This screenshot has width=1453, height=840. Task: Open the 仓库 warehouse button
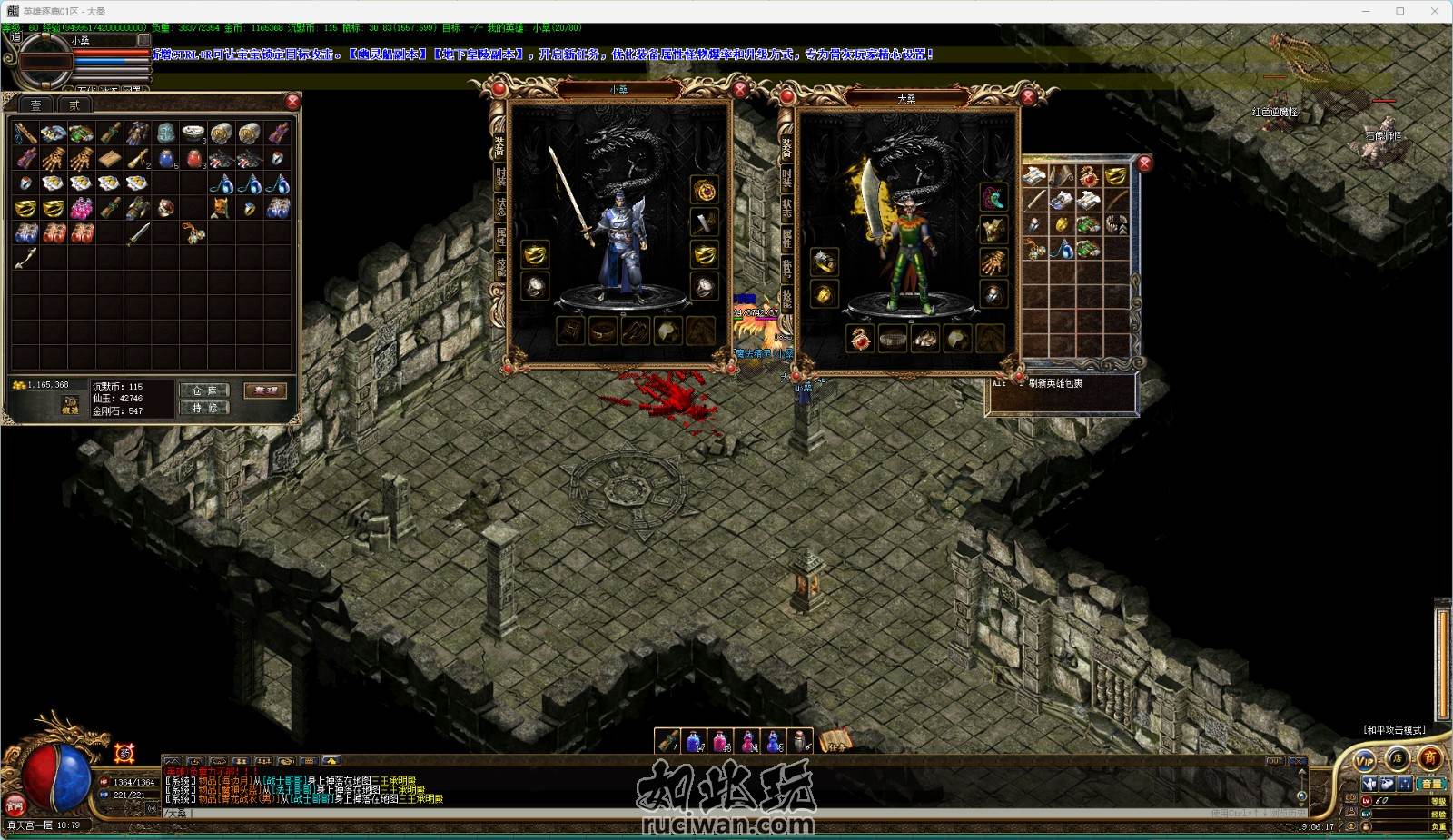coord(204,390)
